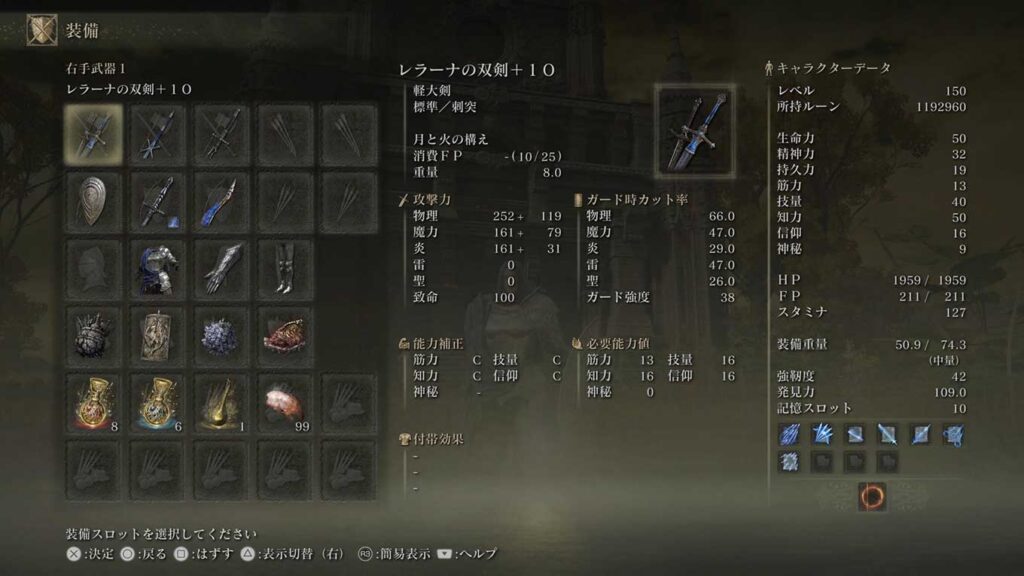This screenshot has width=1024, height=576.
Task: Select the crimson flask with count 8
Action: [x=93, y=400]
